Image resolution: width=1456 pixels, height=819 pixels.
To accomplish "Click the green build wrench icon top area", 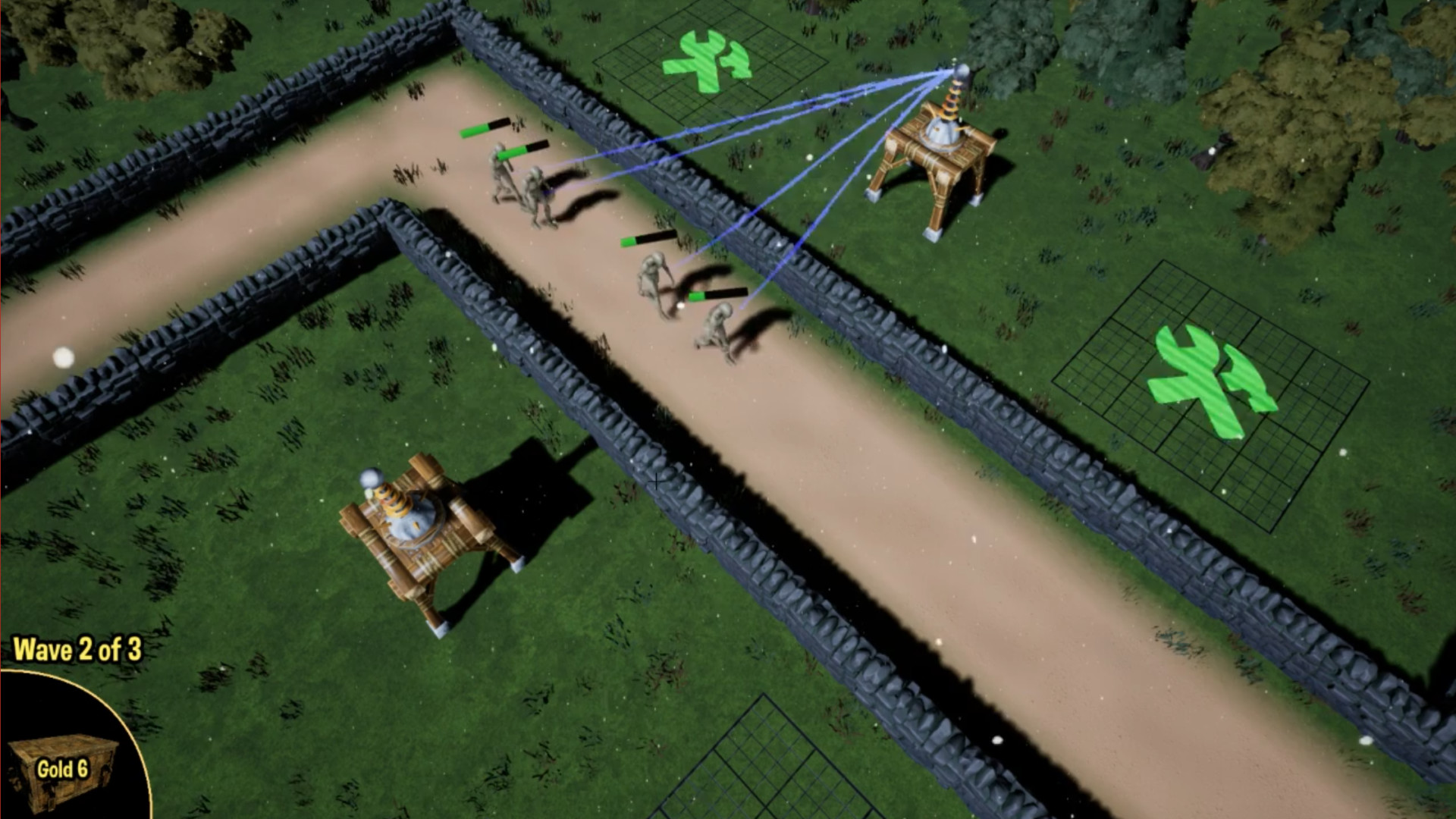I will [x=705, y=61].
